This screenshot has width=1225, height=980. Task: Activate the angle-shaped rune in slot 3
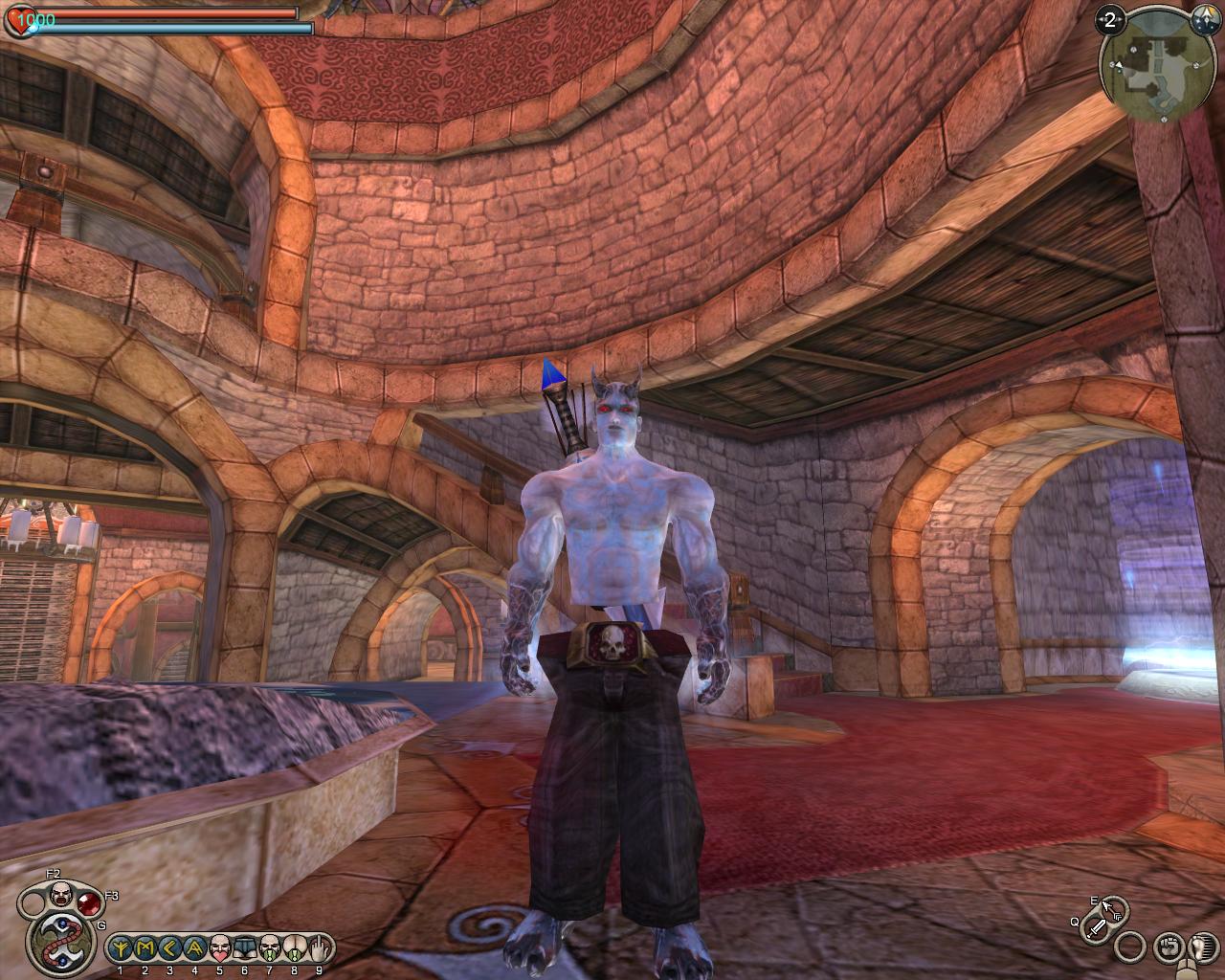coord(170,947)
